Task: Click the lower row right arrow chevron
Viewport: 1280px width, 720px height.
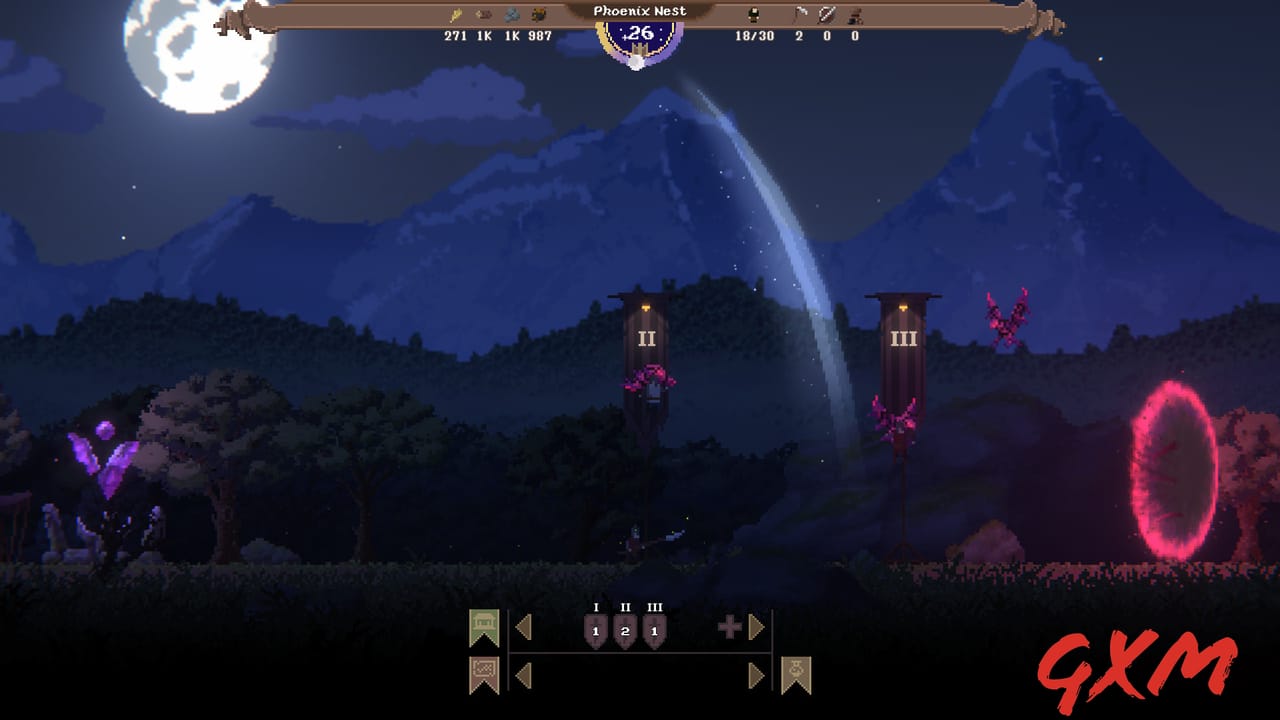Action: point(757,673)
